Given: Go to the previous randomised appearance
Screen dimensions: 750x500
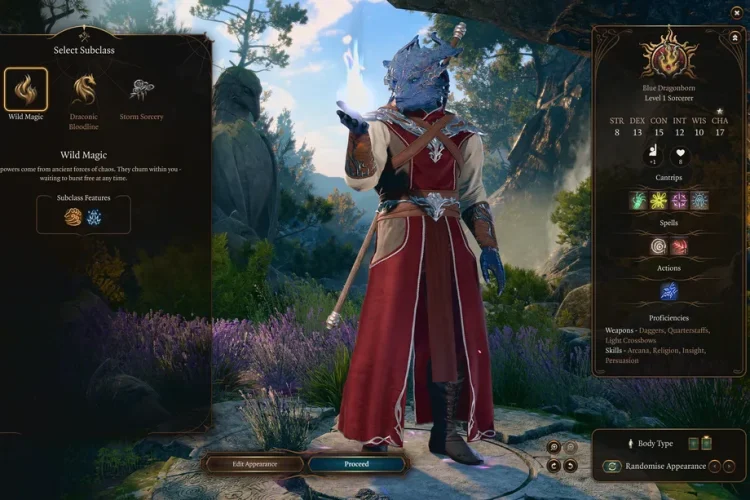Looking at the screenshot, I should click(713, 467).
